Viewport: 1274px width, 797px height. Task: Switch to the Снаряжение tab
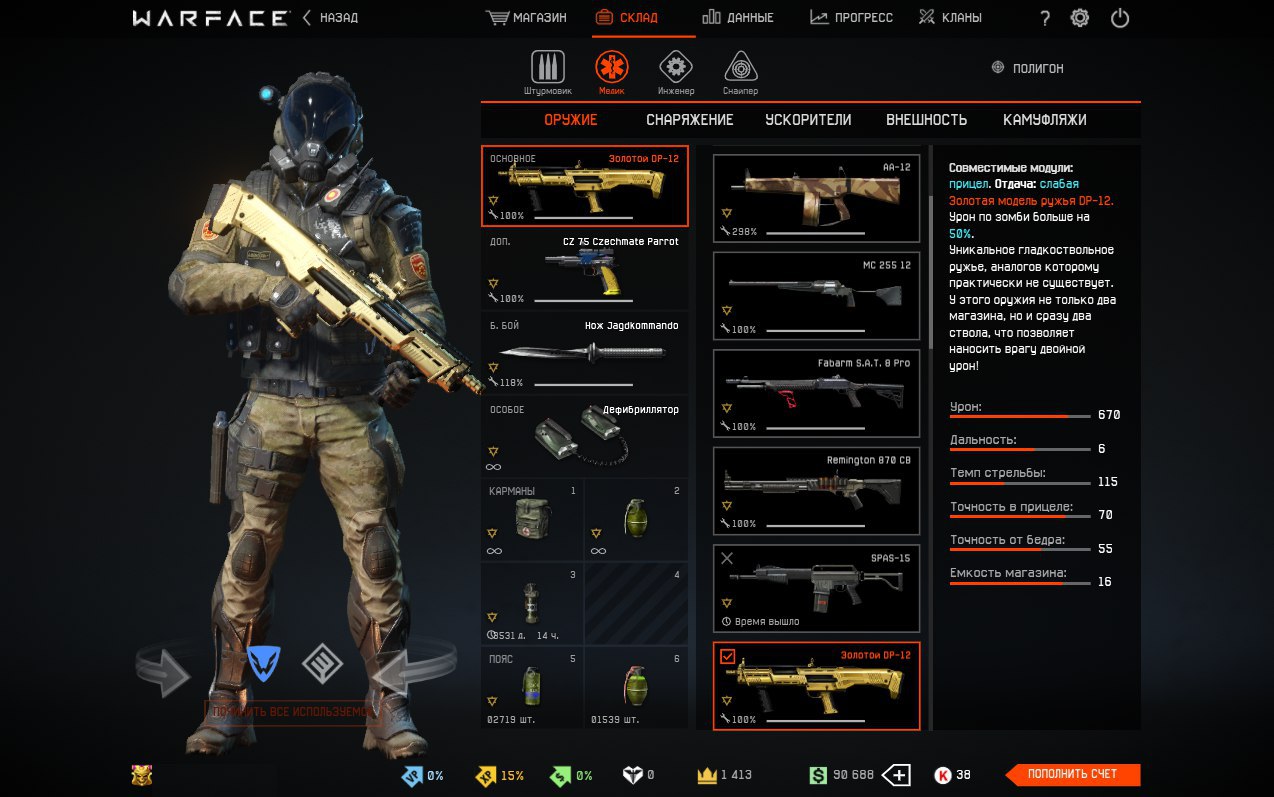pos(689,120)
